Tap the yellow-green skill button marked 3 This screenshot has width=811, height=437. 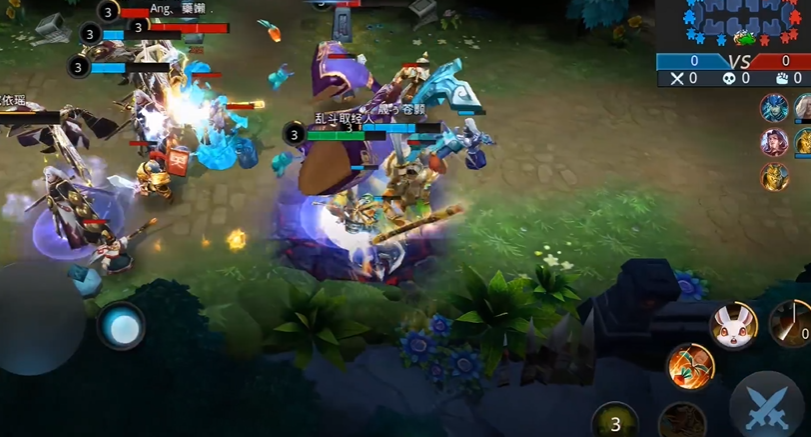coord(615,423)
